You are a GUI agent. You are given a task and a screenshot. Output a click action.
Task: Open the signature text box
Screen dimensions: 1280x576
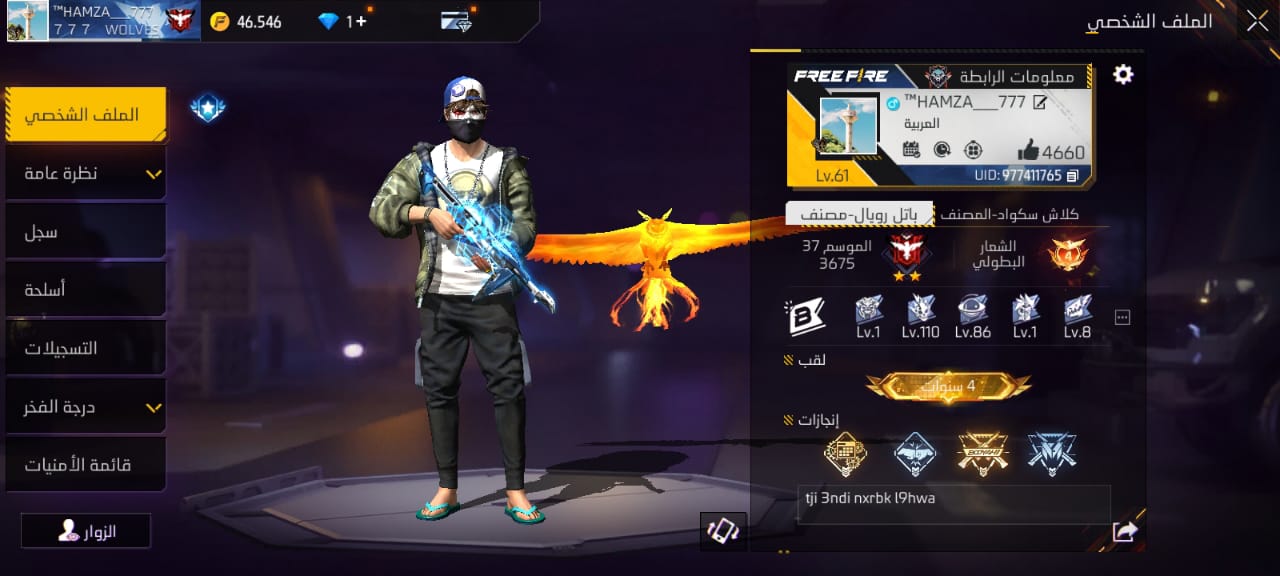[x=953, y=505]
